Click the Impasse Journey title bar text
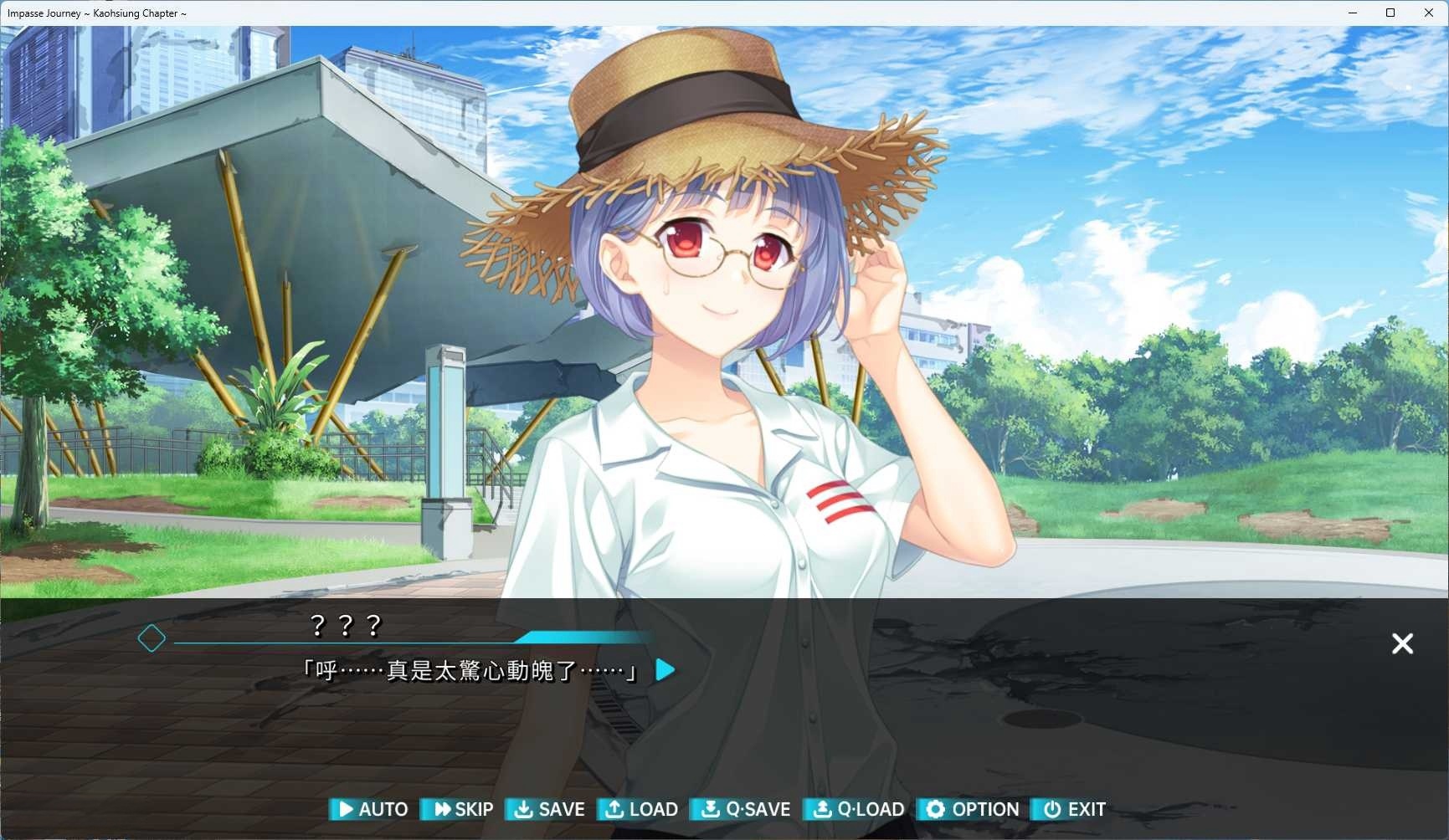Screen dimensions: 1449x840 [96, 13]
